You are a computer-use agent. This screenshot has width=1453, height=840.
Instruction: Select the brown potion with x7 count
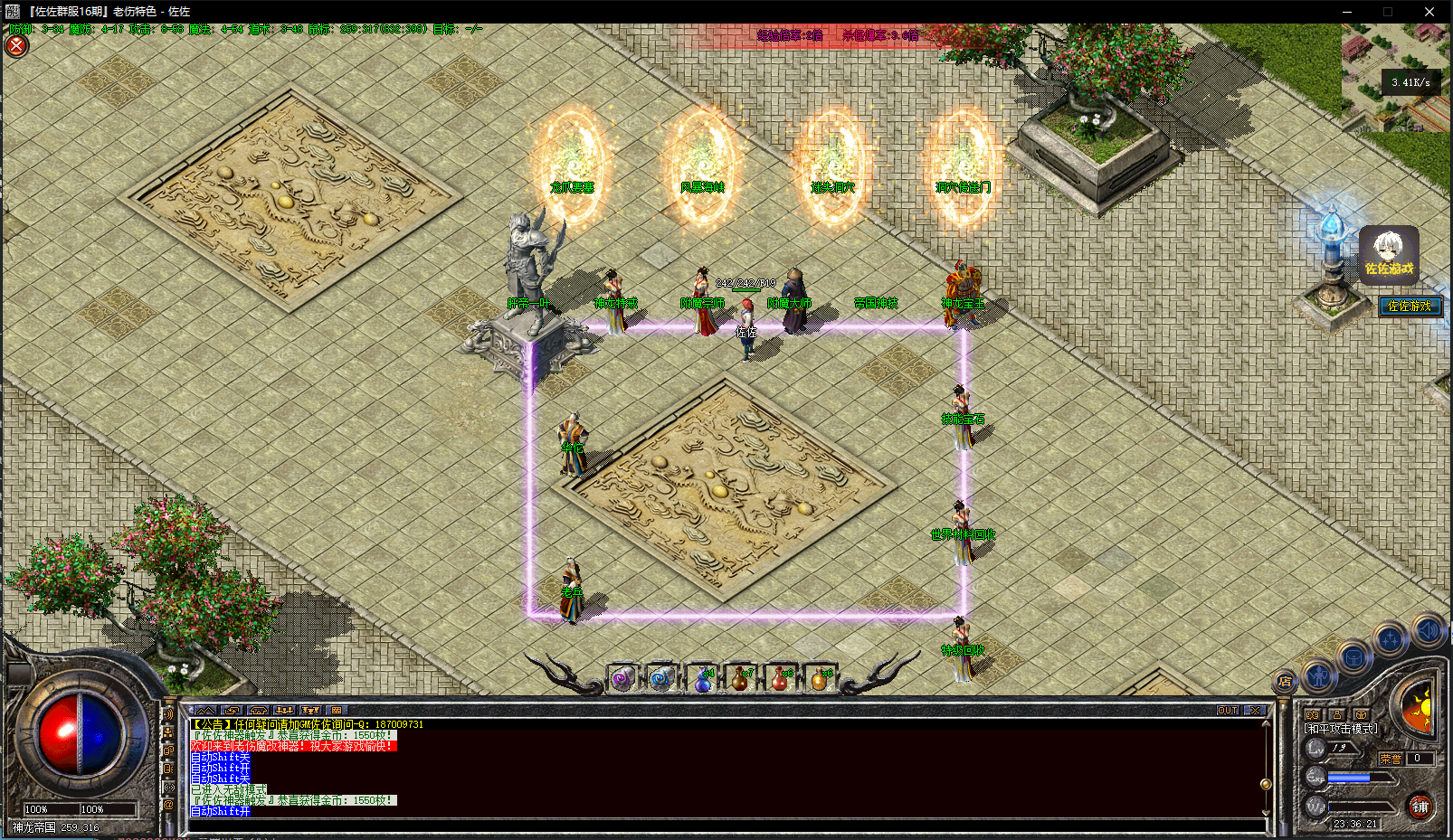click(x=741, y=680)
